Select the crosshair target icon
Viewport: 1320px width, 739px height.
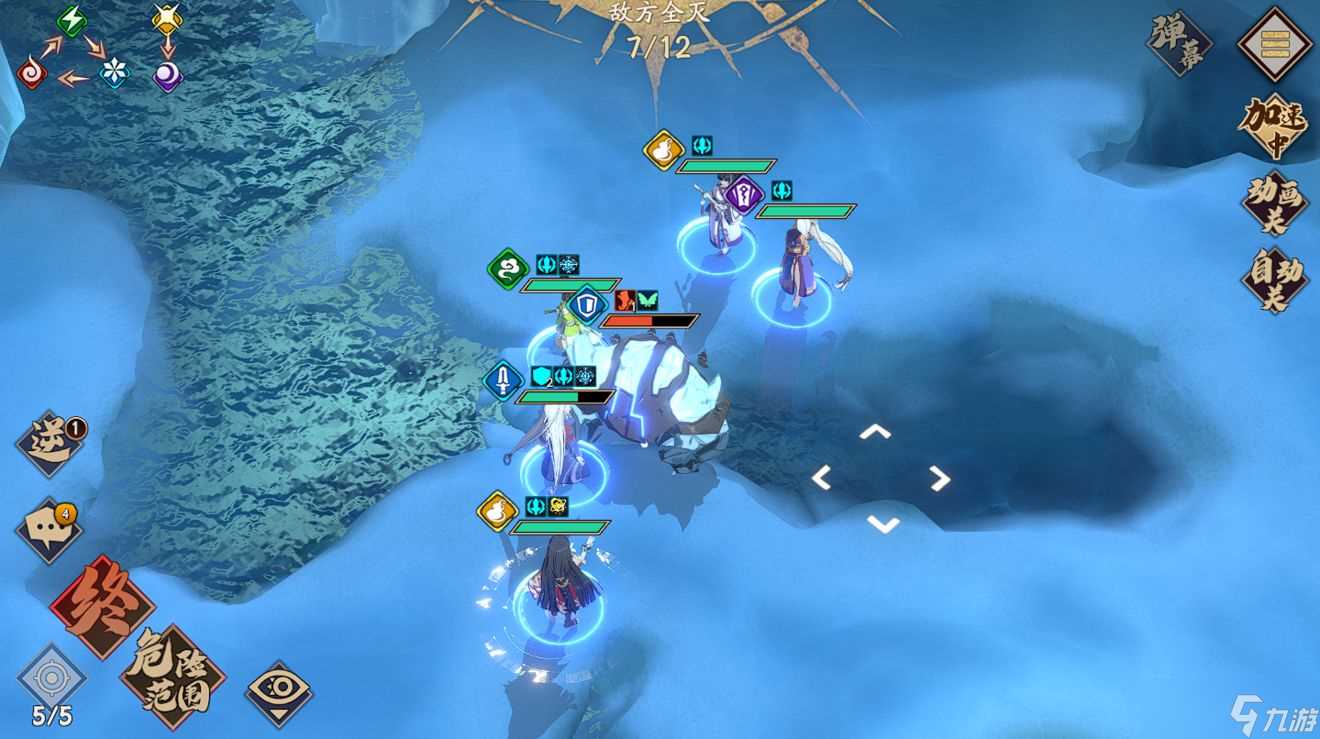coord(51,677)
